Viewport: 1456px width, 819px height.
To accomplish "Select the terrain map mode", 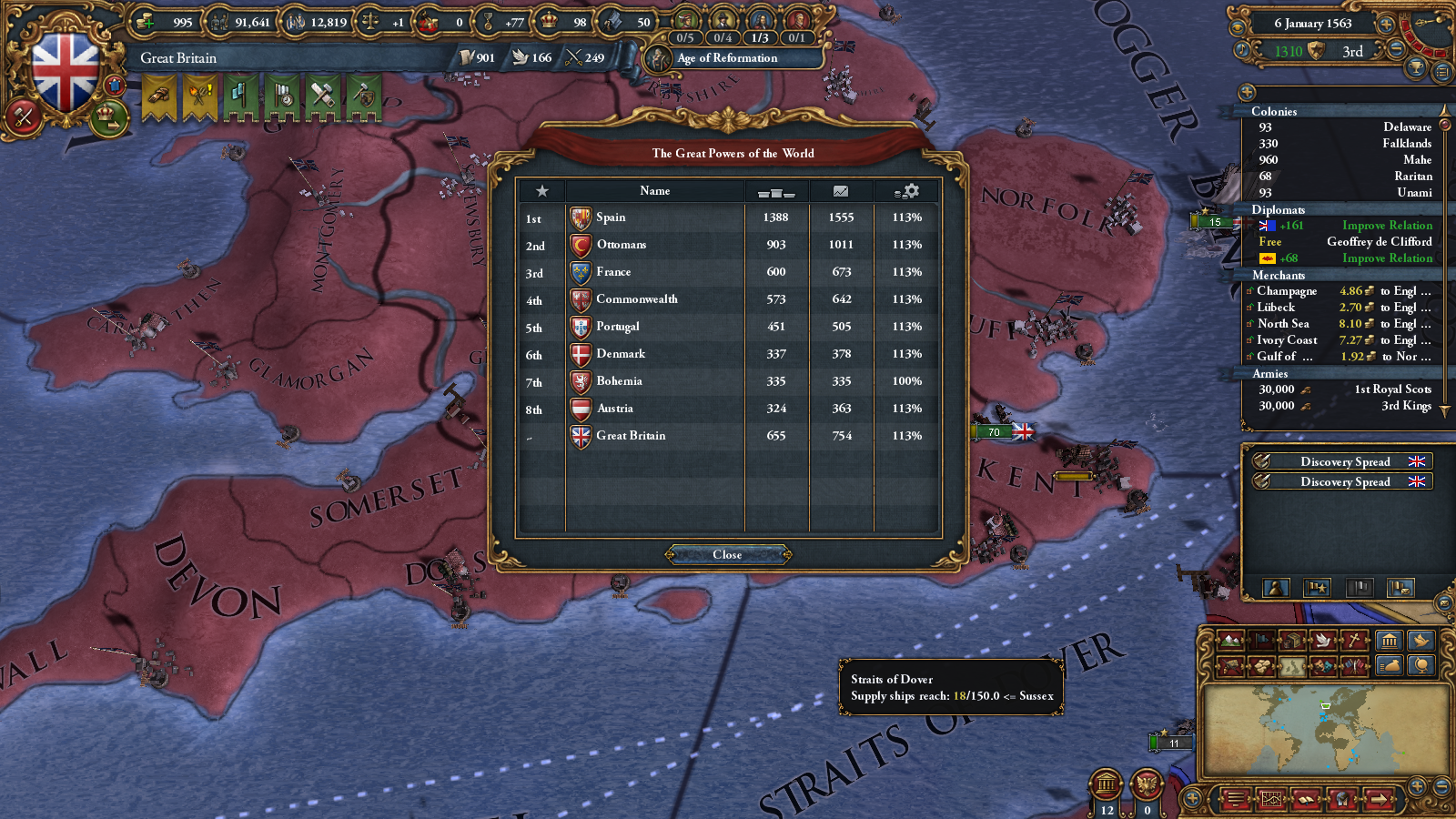I will (1229, 640).
